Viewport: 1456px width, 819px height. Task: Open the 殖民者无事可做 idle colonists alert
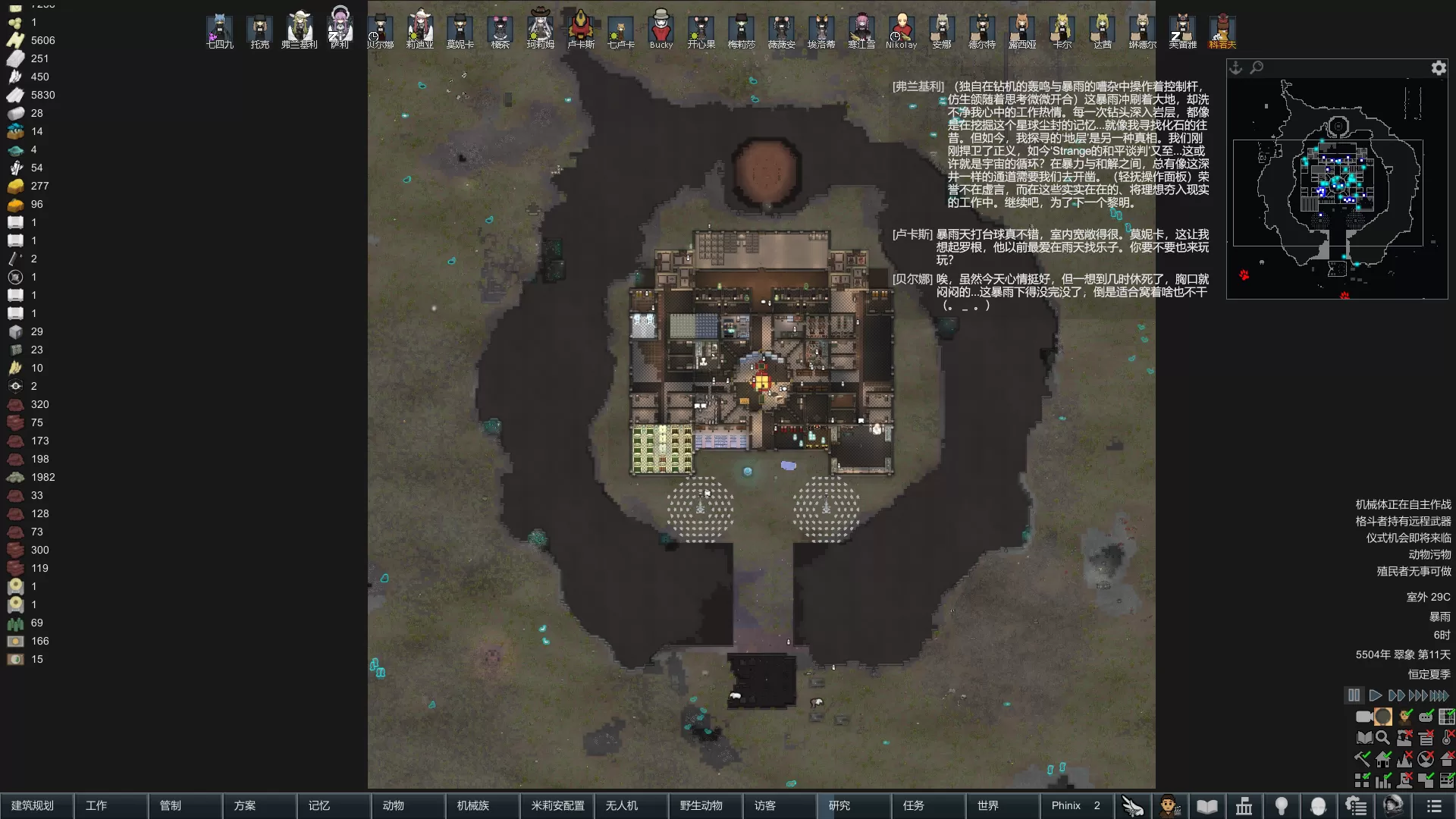coord(1414,571)
